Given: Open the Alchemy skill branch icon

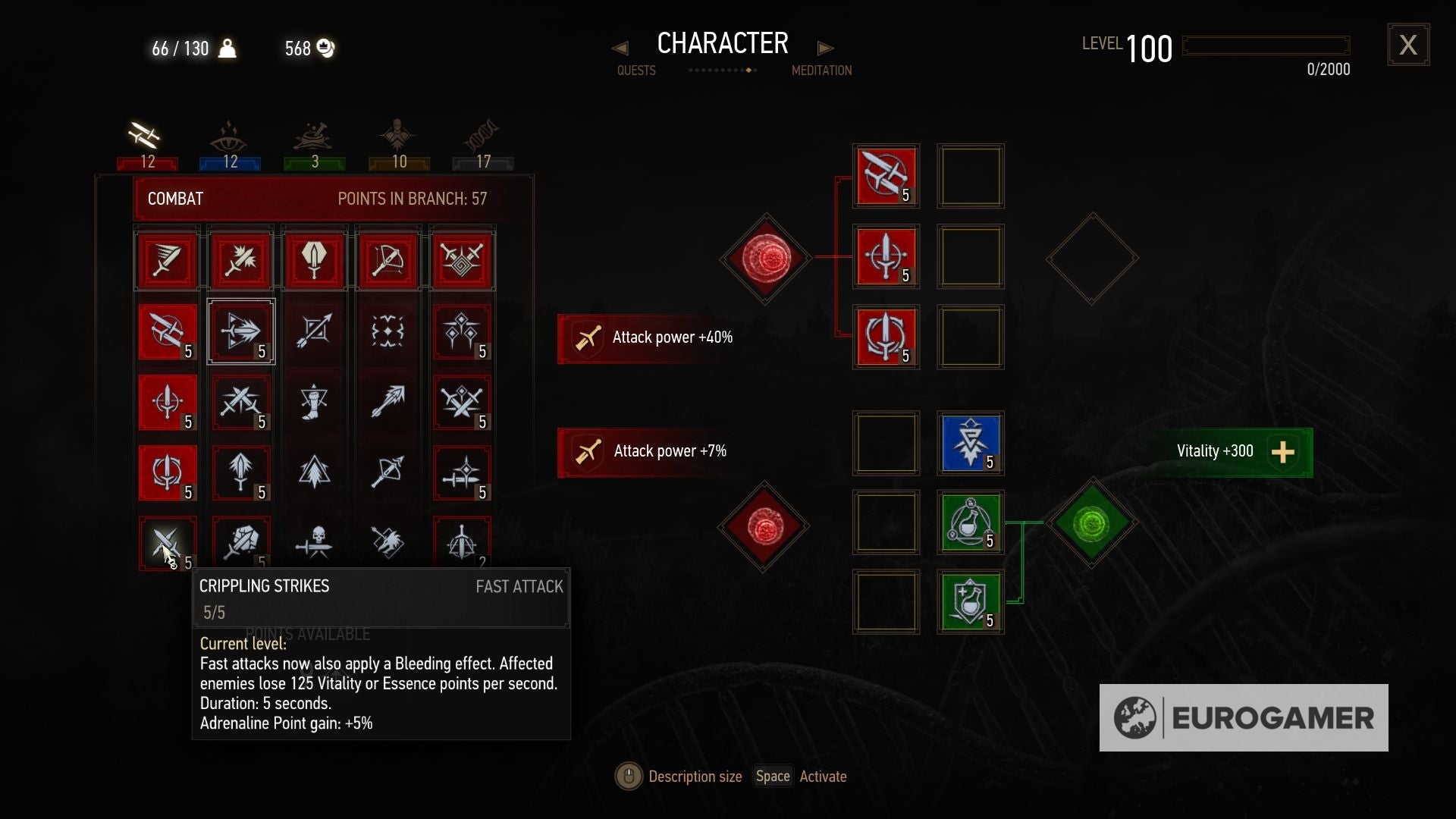Looking at the screenshot, I should tap(313, 136).
